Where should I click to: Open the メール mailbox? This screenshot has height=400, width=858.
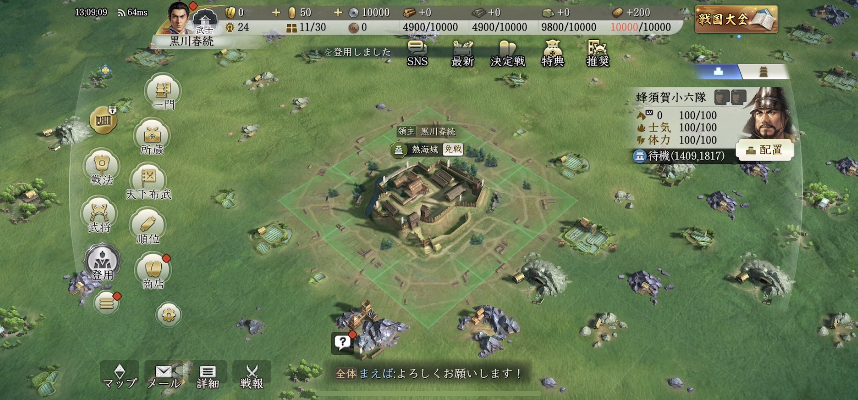164,375
